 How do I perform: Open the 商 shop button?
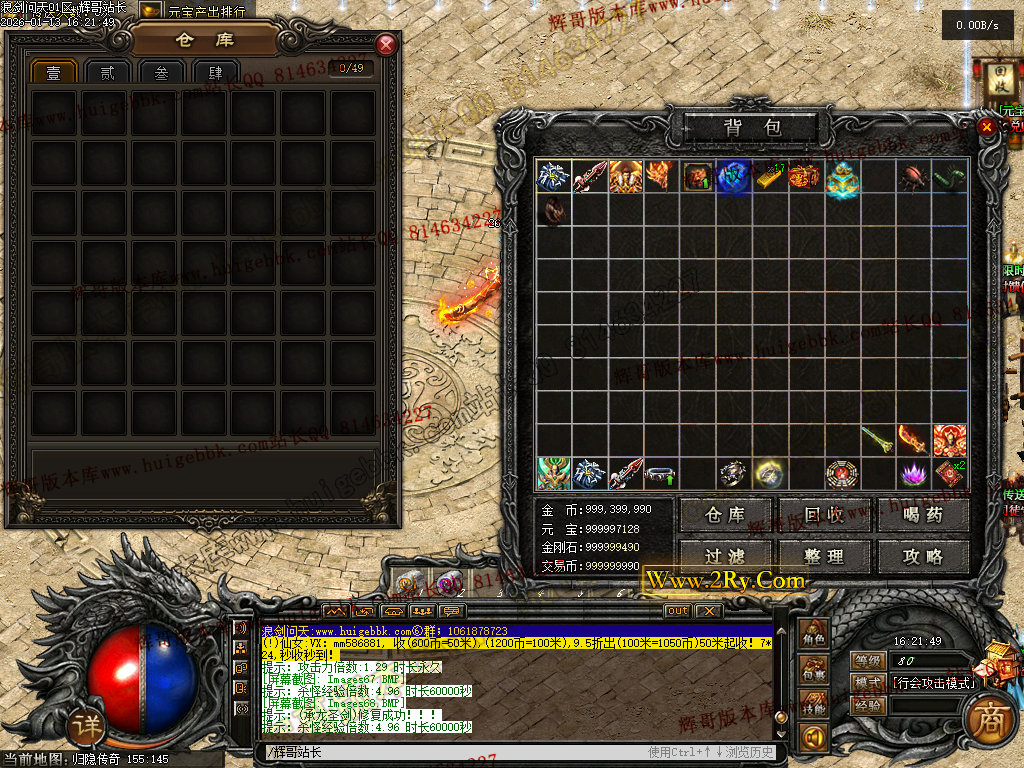[989, 722]
